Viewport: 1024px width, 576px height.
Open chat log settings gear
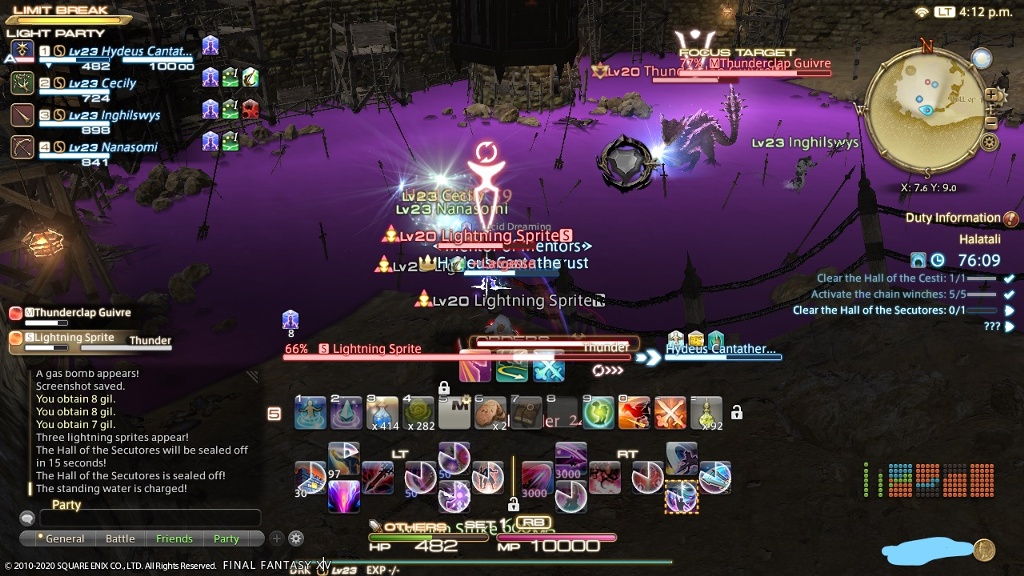click(296, 538)
